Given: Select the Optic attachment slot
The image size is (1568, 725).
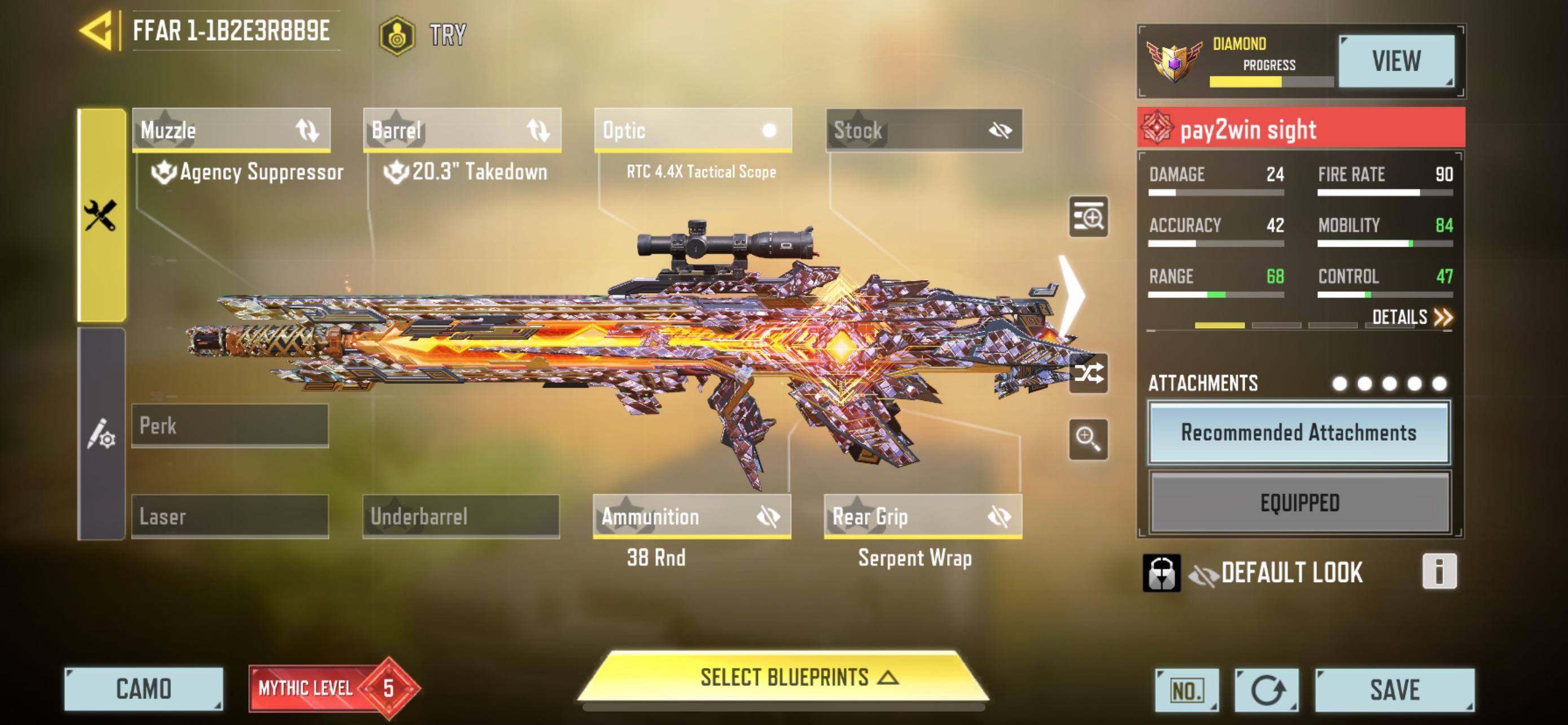Looking at the screenshot, I should click(x=693, y=130).
